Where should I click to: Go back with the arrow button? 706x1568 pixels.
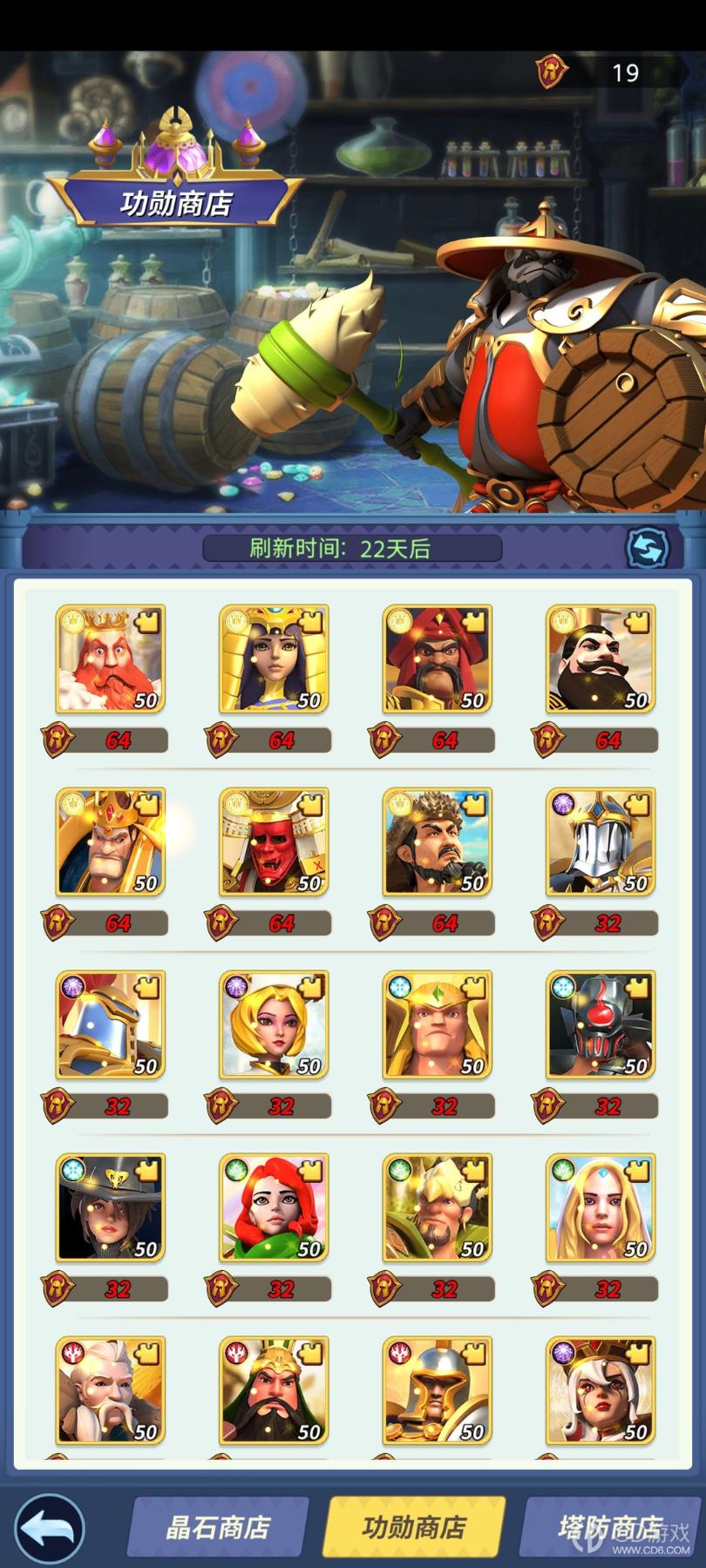[x=50, y=1528]
